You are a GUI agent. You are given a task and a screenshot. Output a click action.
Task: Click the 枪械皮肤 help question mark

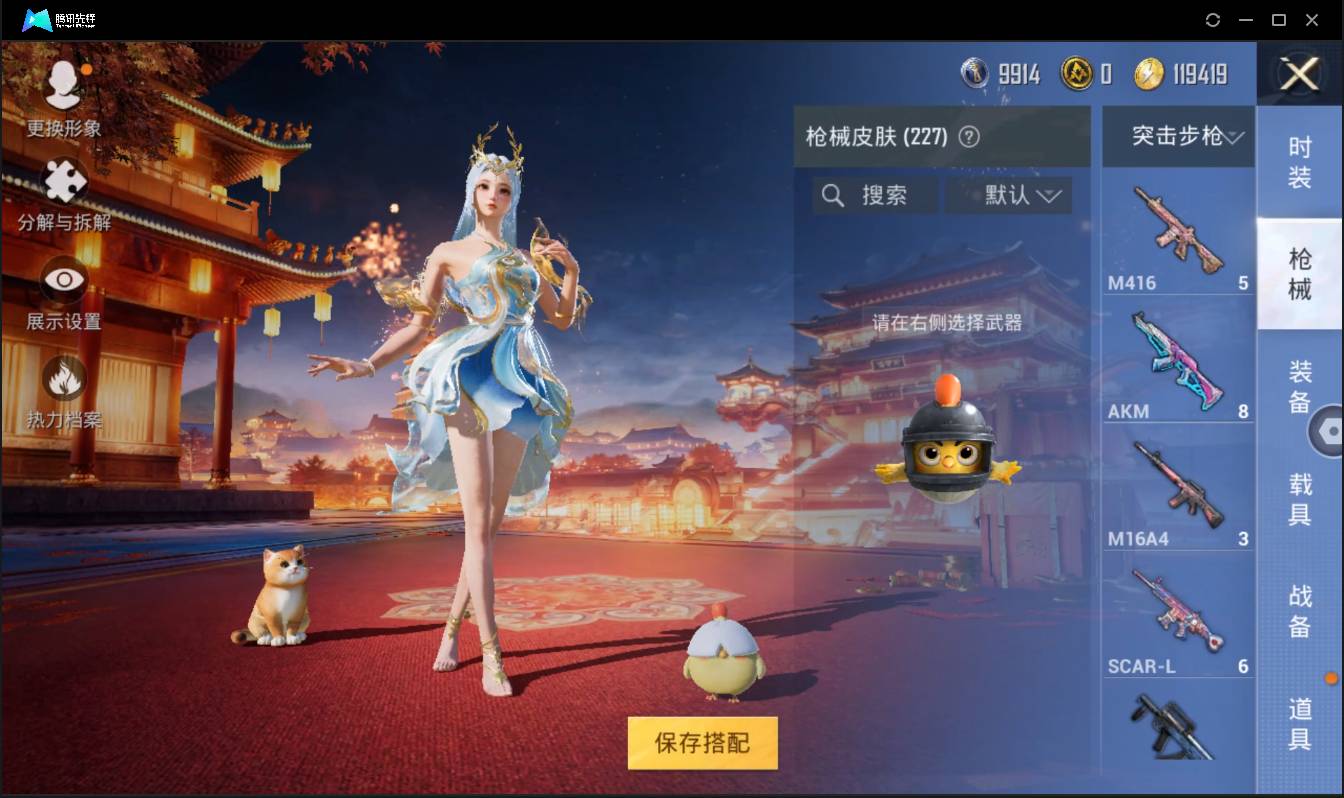[970, 136]
